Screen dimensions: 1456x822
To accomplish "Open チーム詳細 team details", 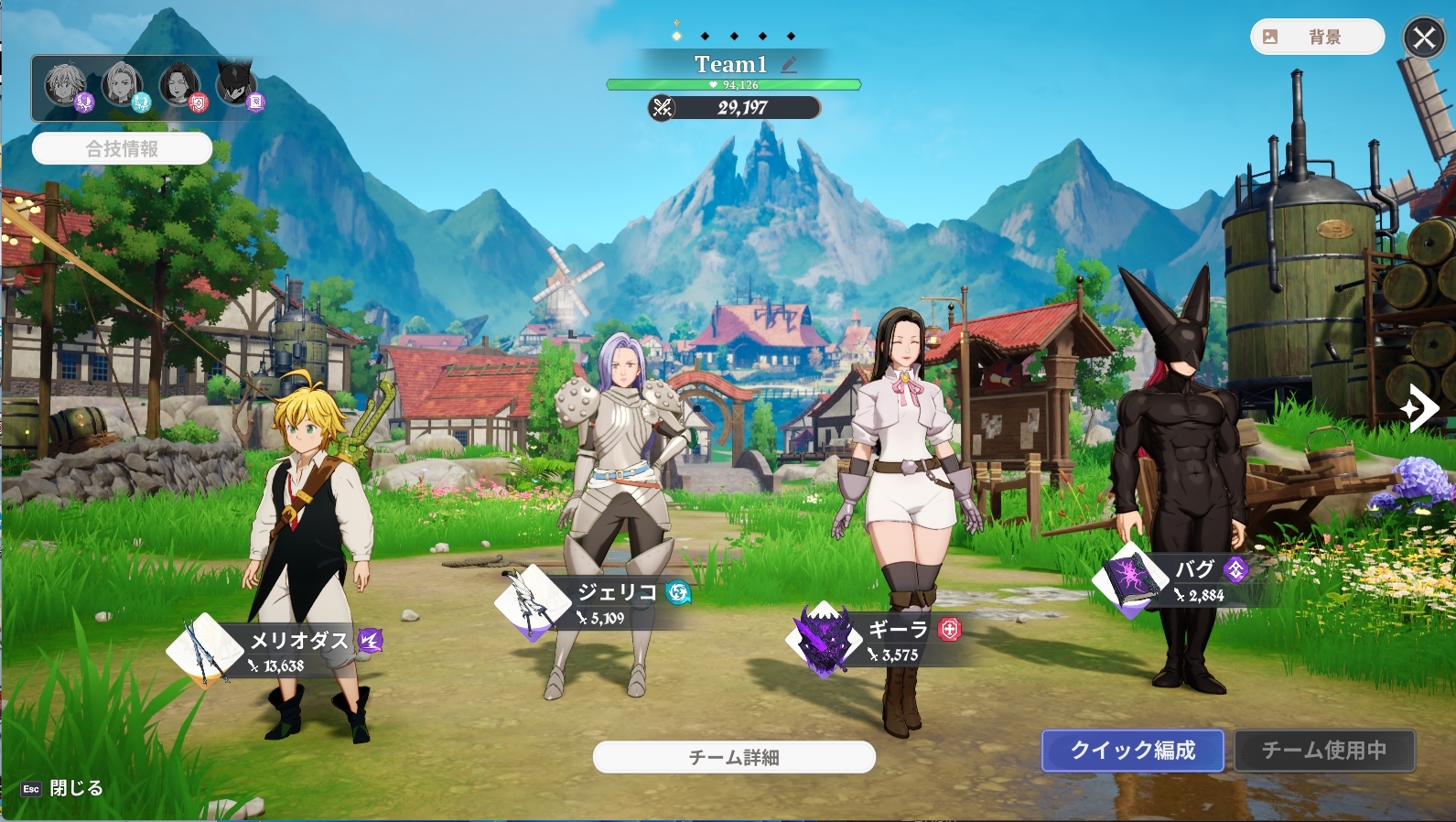I will (734, 757).
